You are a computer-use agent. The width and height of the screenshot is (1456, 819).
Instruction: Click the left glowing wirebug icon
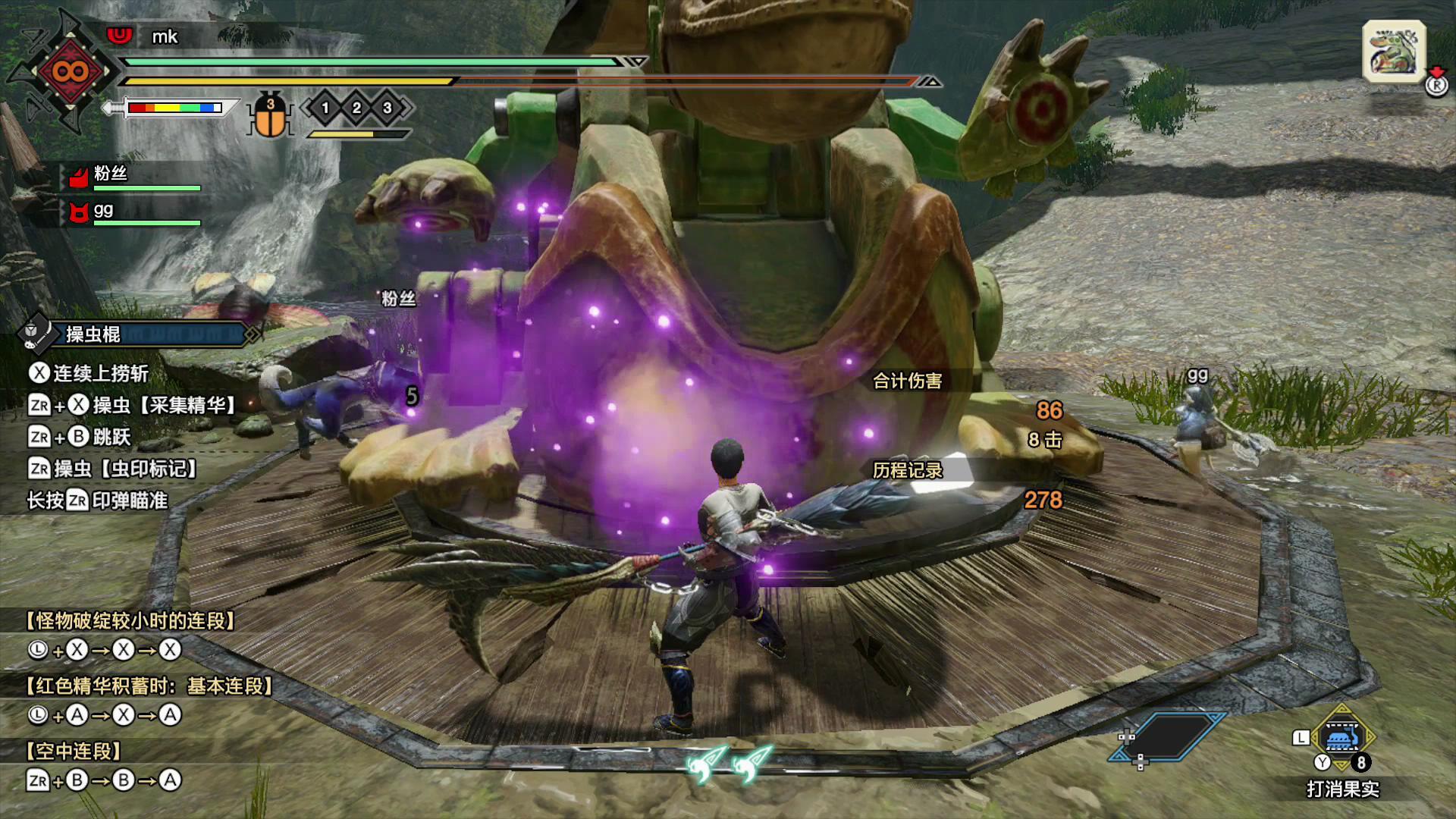click(706, 762)
